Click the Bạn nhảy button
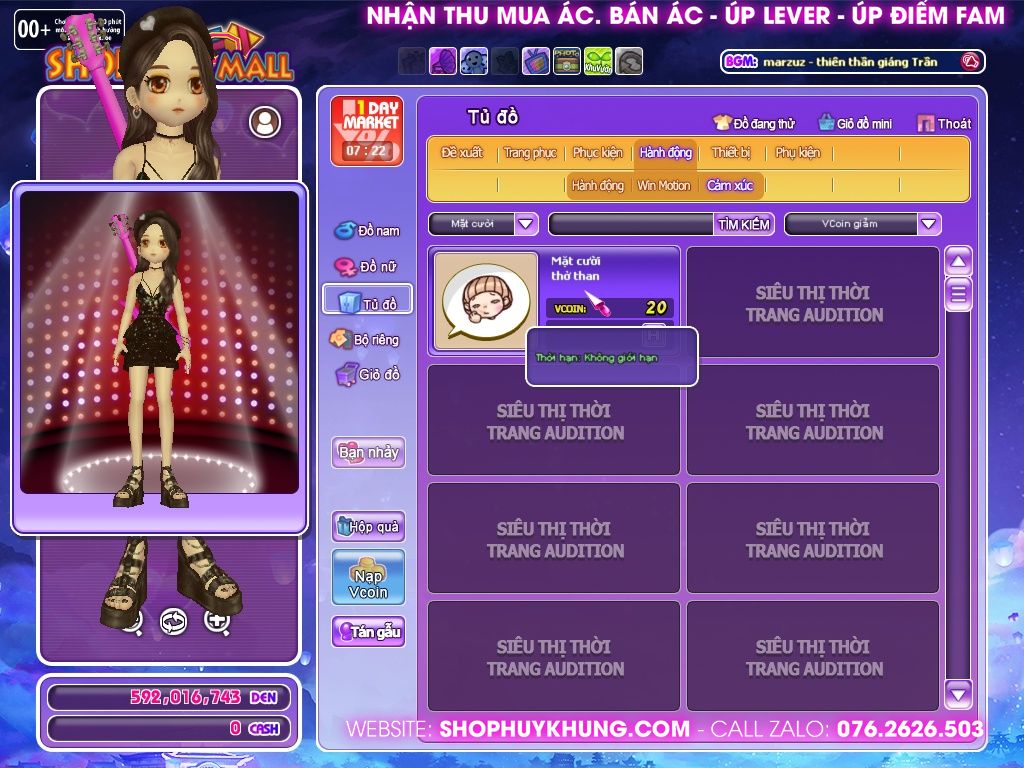Viewport: 1024px width, 768px height. click(368, 452)
